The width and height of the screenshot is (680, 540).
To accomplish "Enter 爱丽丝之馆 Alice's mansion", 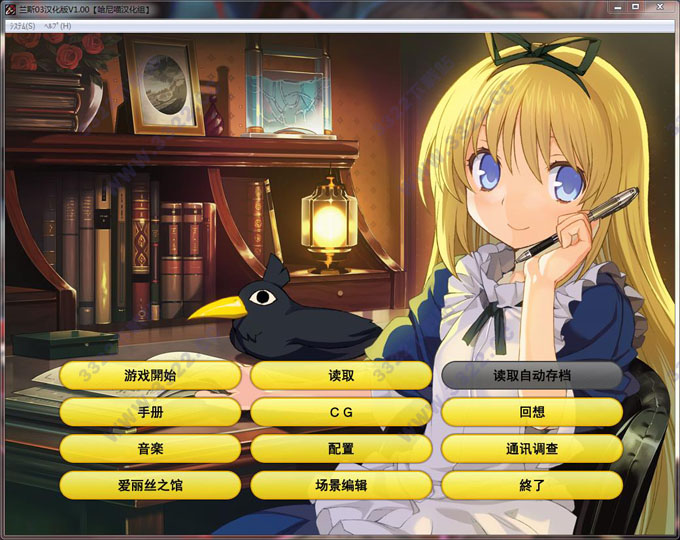I will tap(150, 485).
